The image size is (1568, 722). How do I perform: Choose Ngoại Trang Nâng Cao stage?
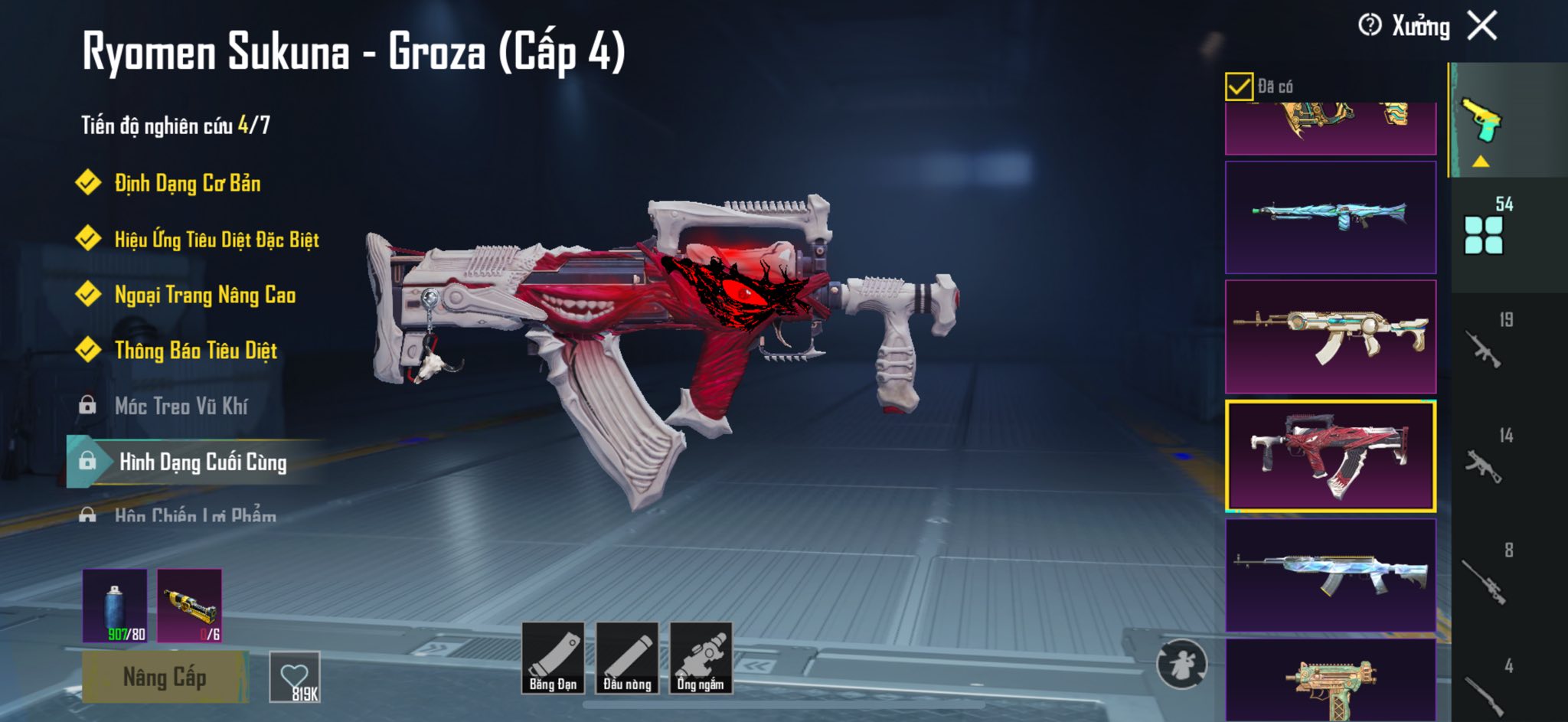coord(204,295)
